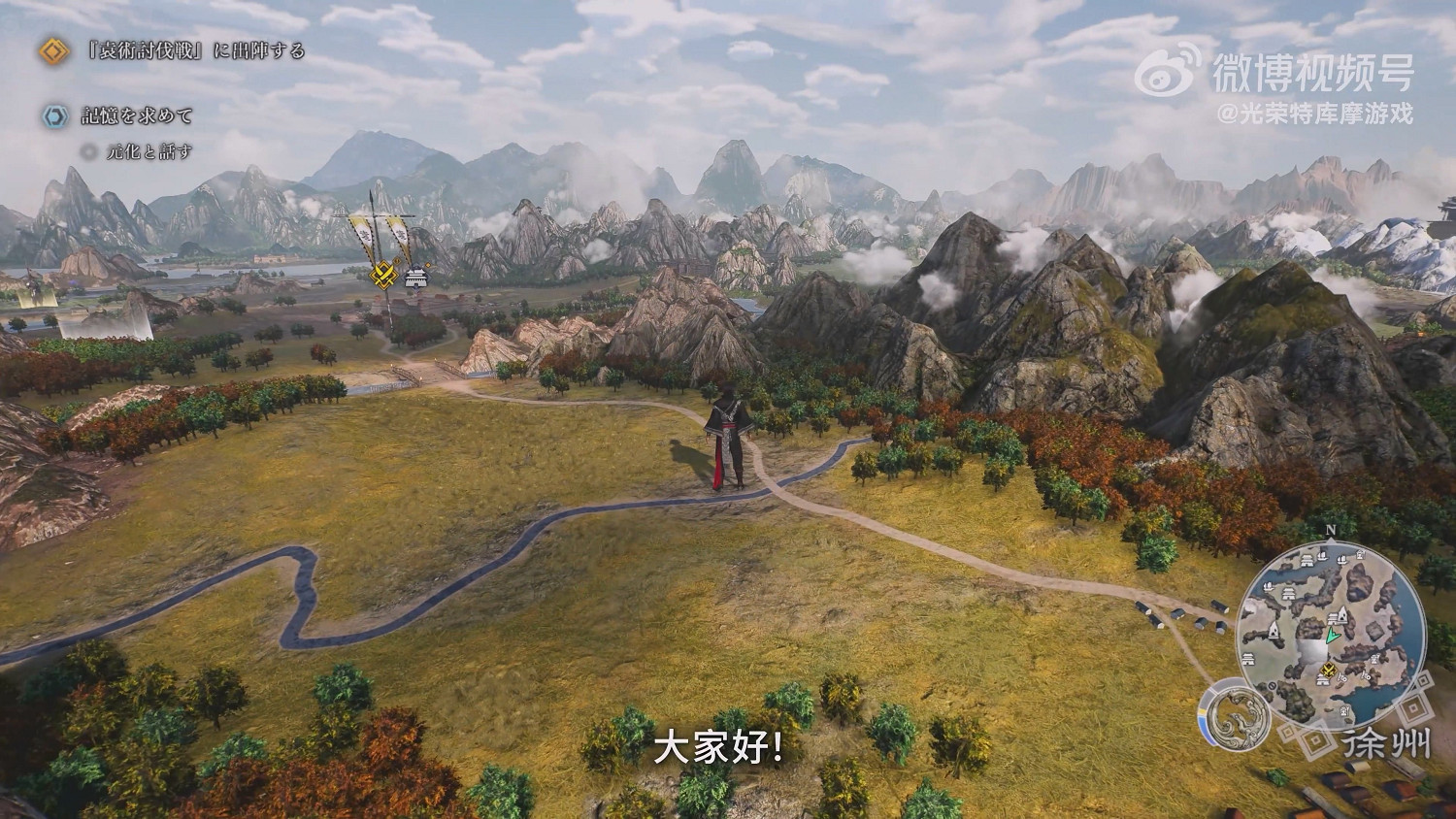Click the white castle town marker icon
The width and height of the screenshot is (1456, 819).
click(415, 278)
